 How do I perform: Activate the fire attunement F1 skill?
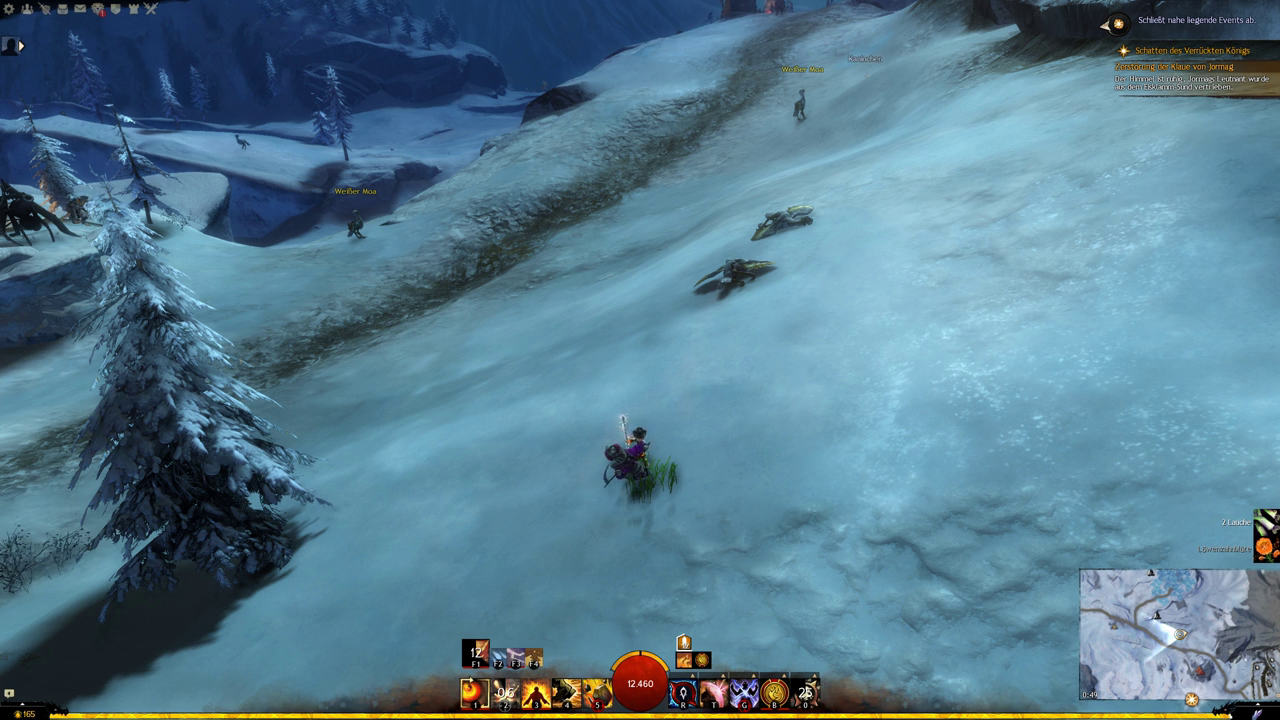[x=476, y=655]
